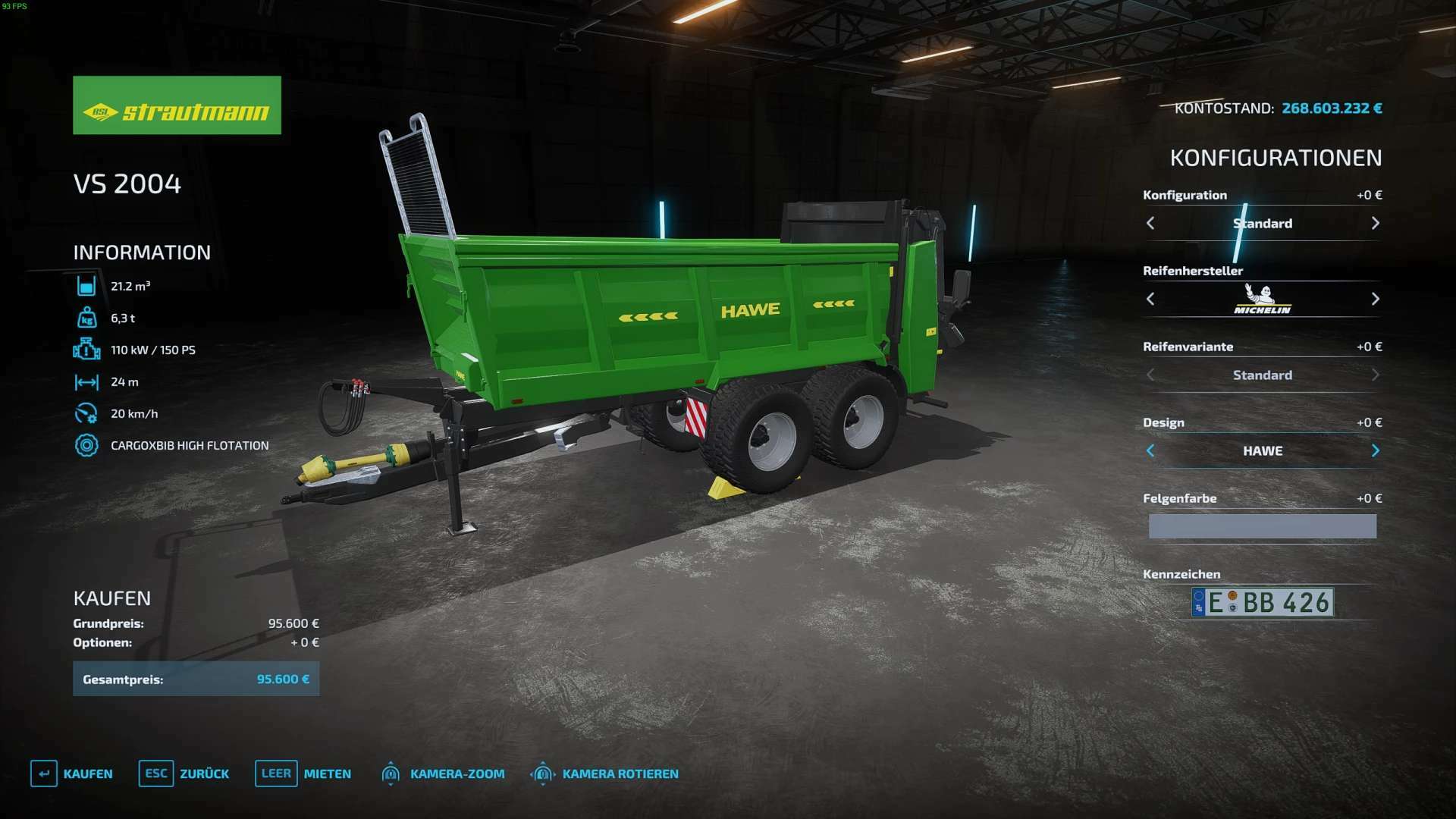Choose next Design after HAWE
Screen dimensions: 1456x819
pyautogui.click(x=1375, y=450)
